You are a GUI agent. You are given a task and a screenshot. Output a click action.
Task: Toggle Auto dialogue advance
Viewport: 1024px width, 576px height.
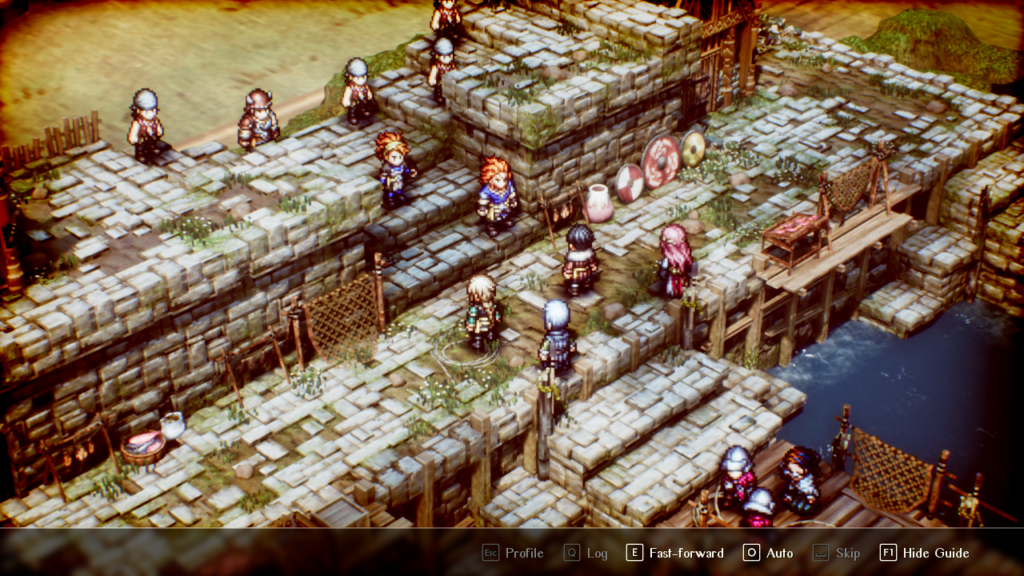point(768,553)
